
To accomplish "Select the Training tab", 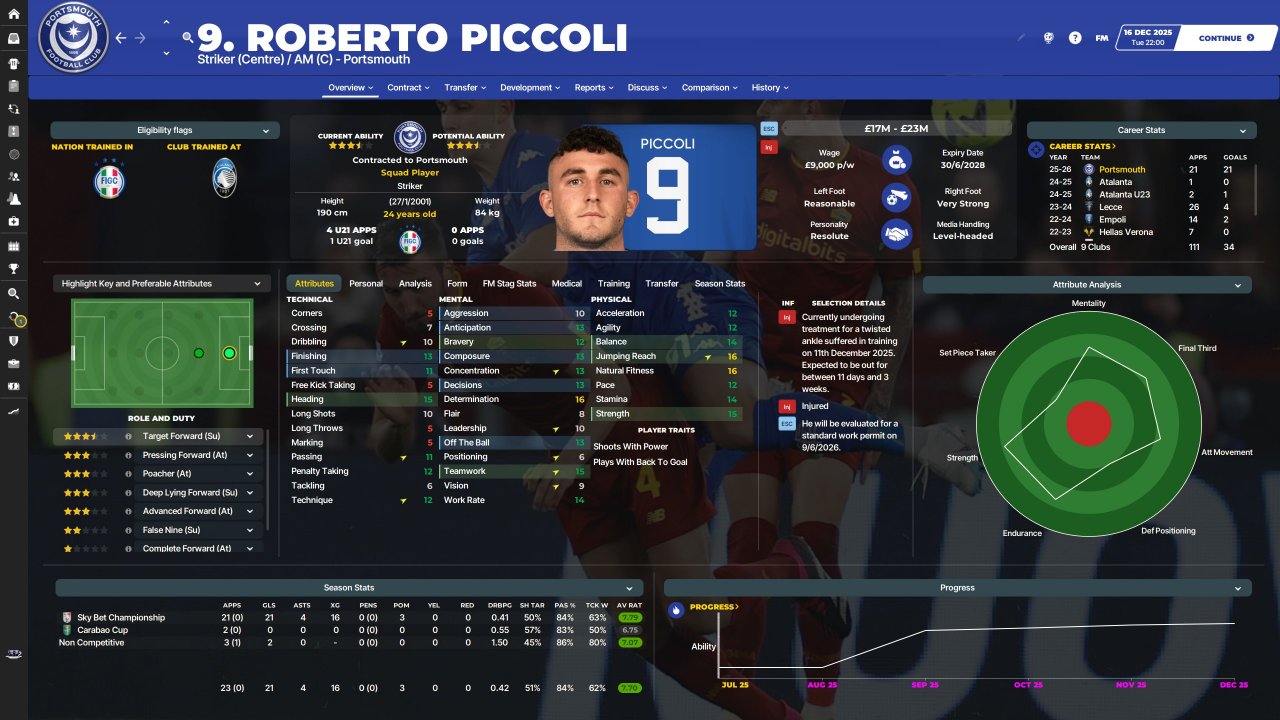I will coord(614,284).
